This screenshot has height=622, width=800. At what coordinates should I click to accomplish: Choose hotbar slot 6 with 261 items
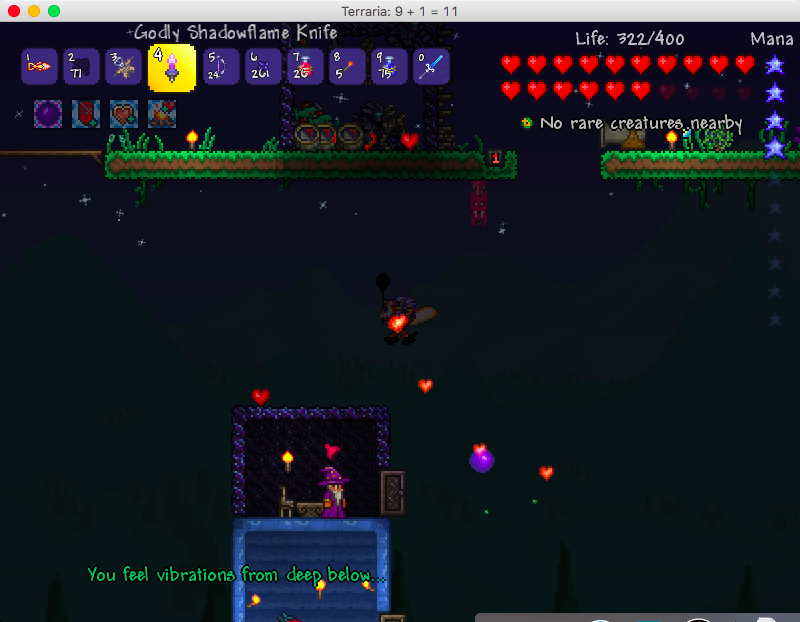[x=263, y=67]
